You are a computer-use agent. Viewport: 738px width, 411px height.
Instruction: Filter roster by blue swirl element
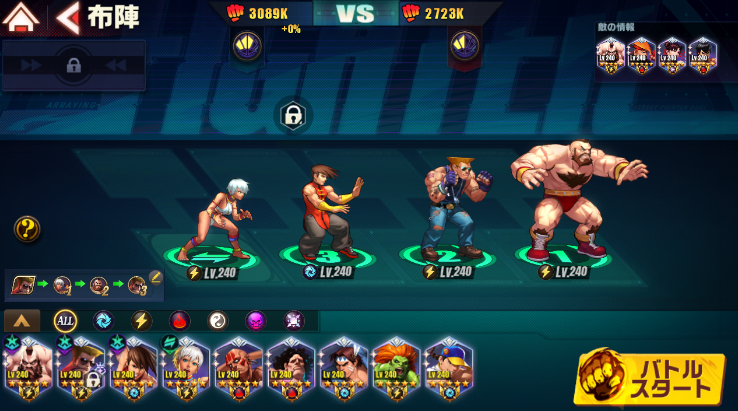coord(103,321)
